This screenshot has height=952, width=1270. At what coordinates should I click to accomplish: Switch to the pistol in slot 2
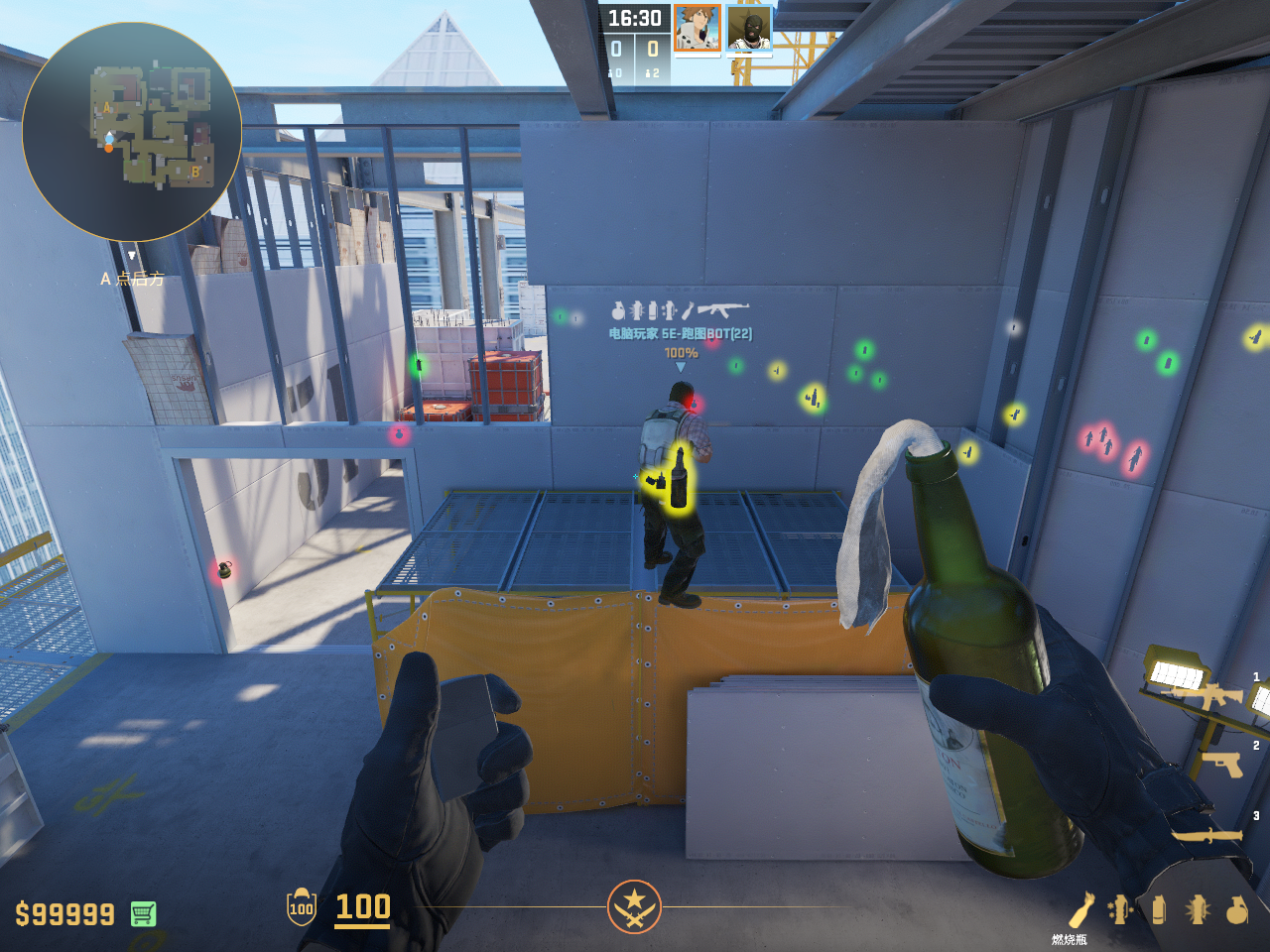(x=1220, y=765)
